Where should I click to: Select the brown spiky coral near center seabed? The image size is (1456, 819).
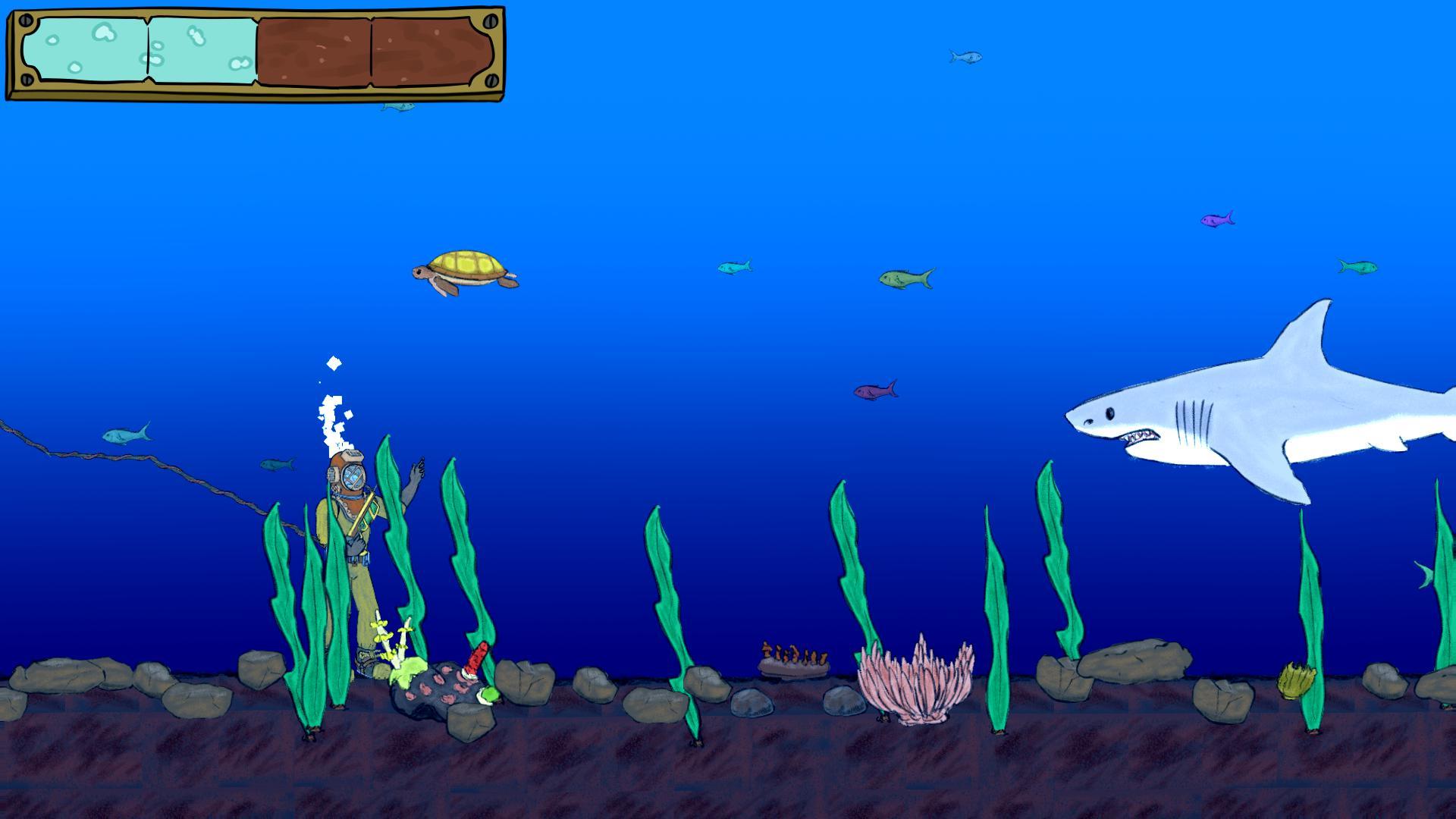[792, 656]
